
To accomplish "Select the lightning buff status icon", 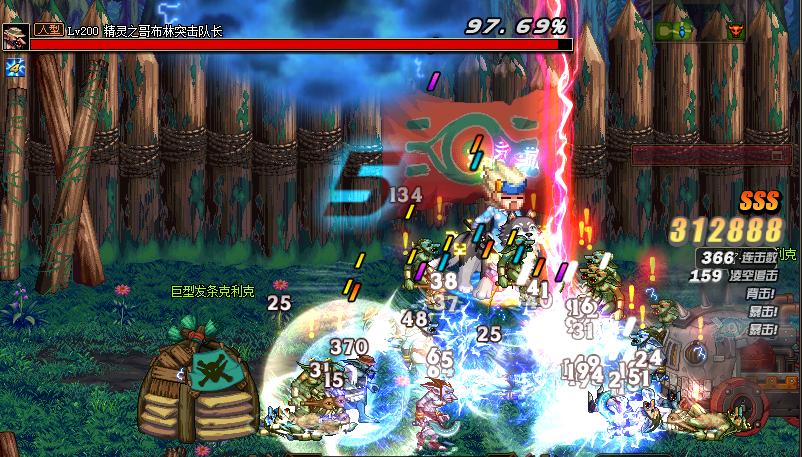I will coord(14,67).
